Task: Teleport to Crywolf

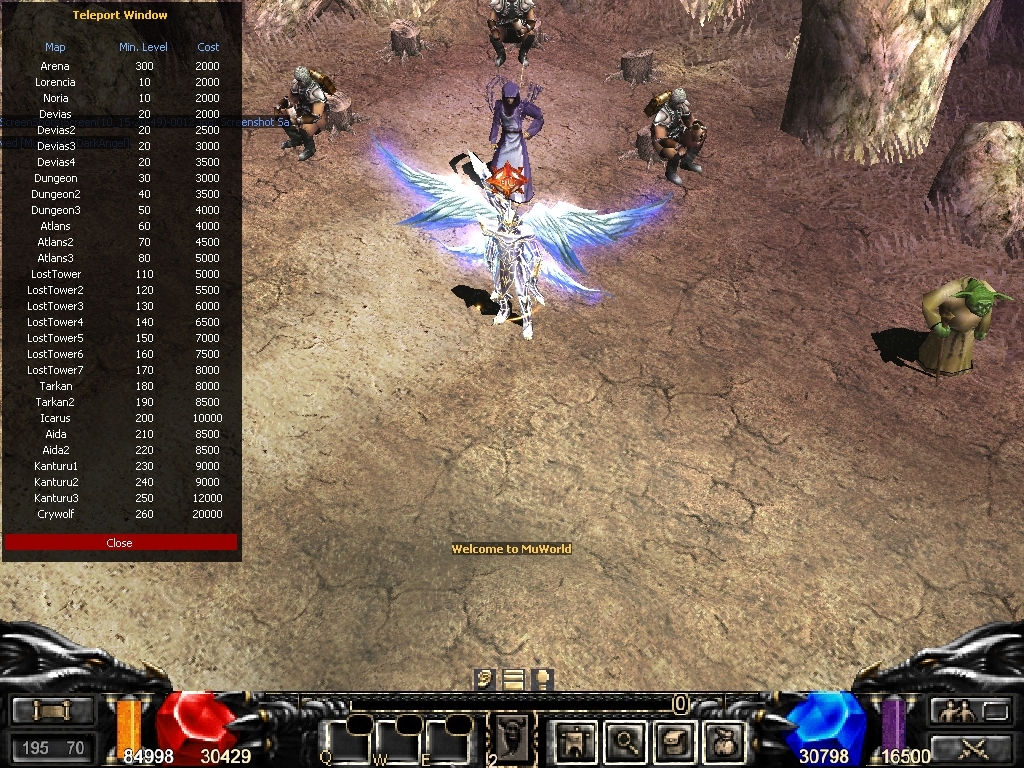Action: (56, 514)
